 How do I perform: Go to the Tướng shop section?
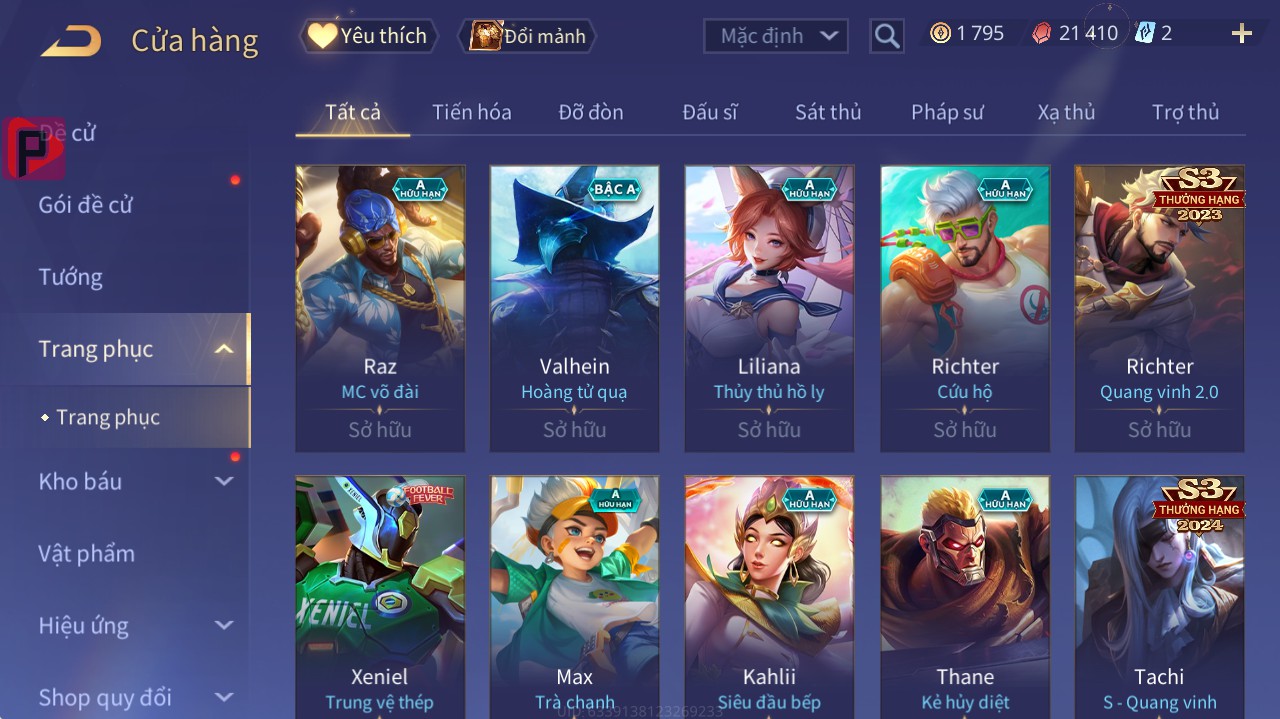pyautogui.click(x=71, y=277)
